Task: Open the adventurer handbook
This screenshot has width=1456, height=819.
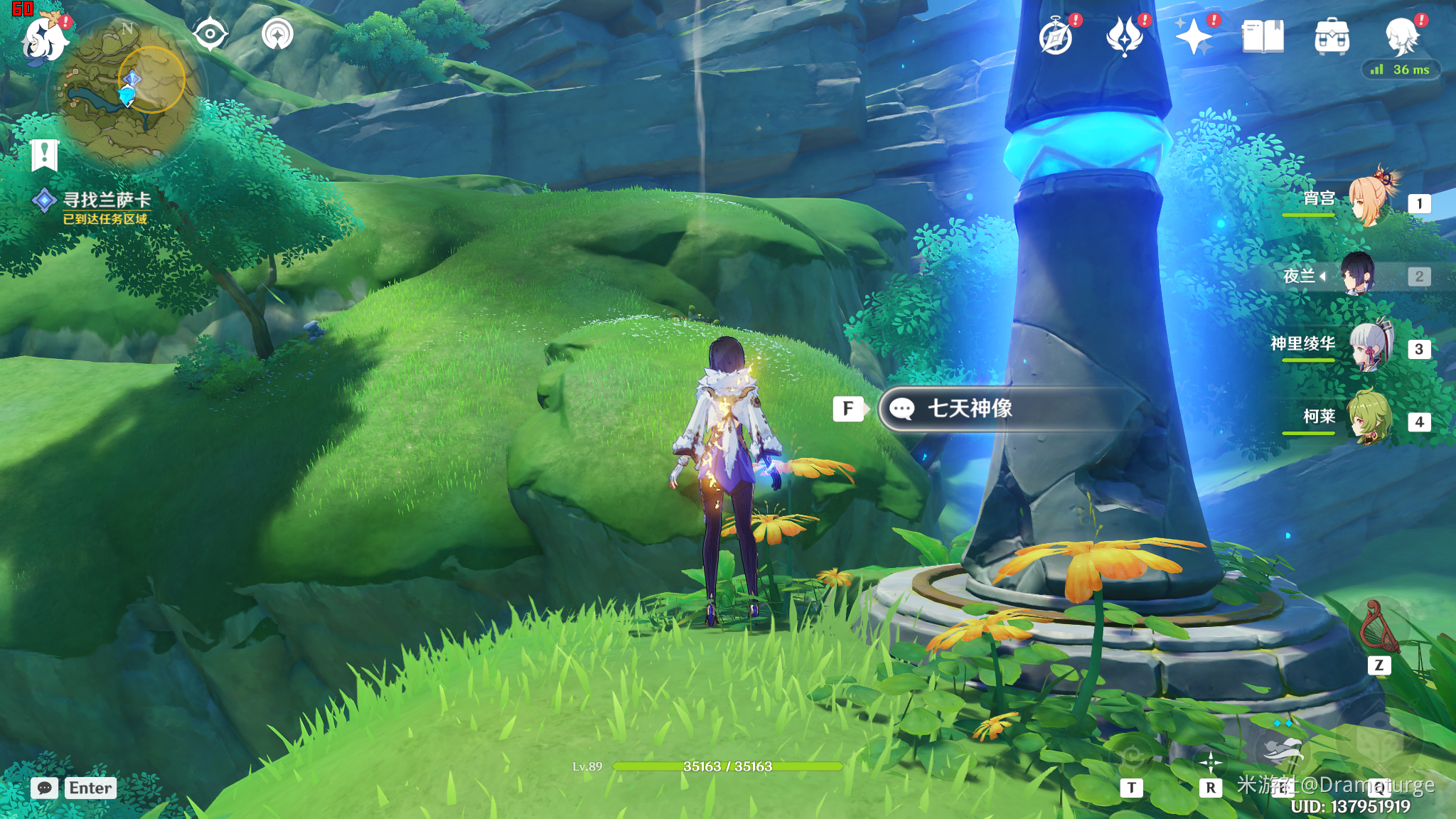Action: point(1263,37)
